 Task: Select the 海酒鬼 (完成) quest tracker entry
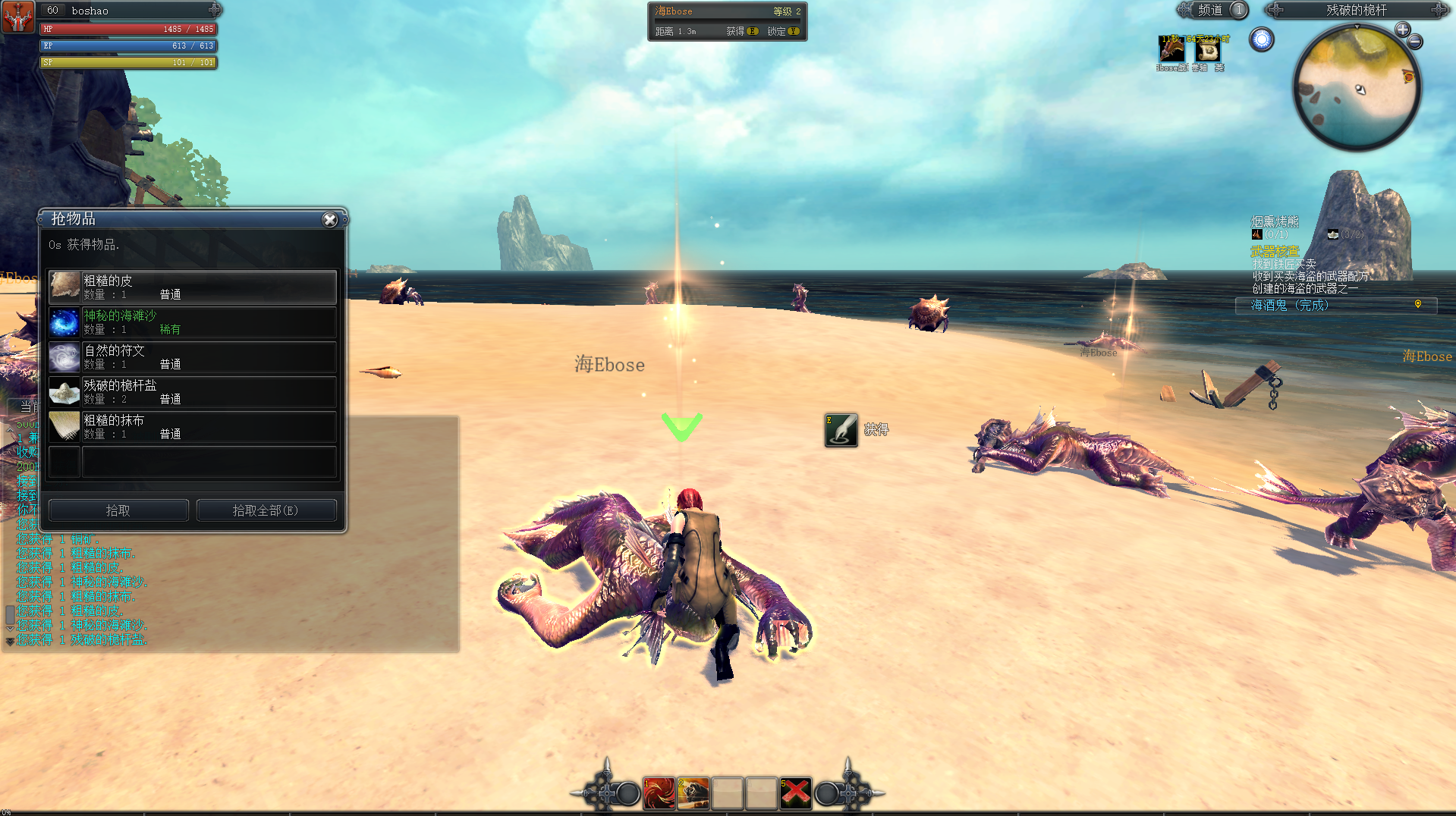click(1290, 305)
